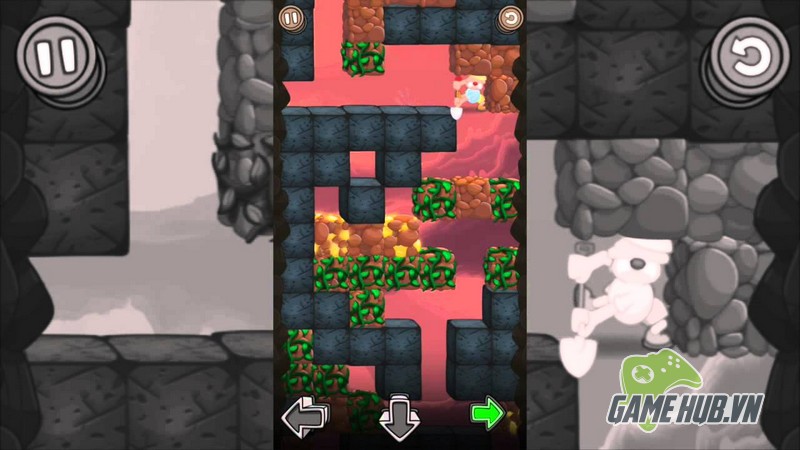Image resolution: width=800 pixels, height=450 pixels.
Task: Tap the gray left arrow control
Action: click(304, 415)
